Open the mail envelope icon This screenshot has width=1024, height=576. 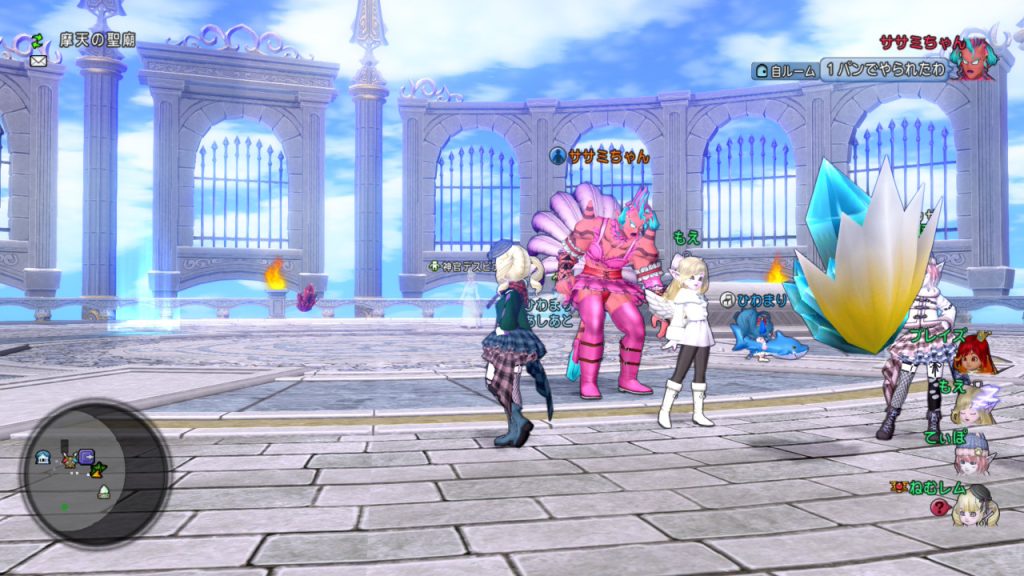pyautogui.click(x=39, y=59)
